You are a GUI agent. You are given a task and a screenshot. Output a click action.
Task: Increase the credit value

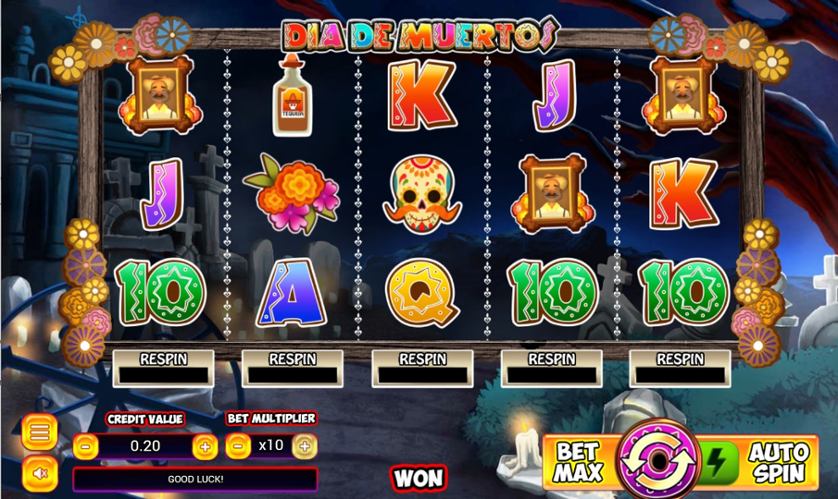coord(205,446)
